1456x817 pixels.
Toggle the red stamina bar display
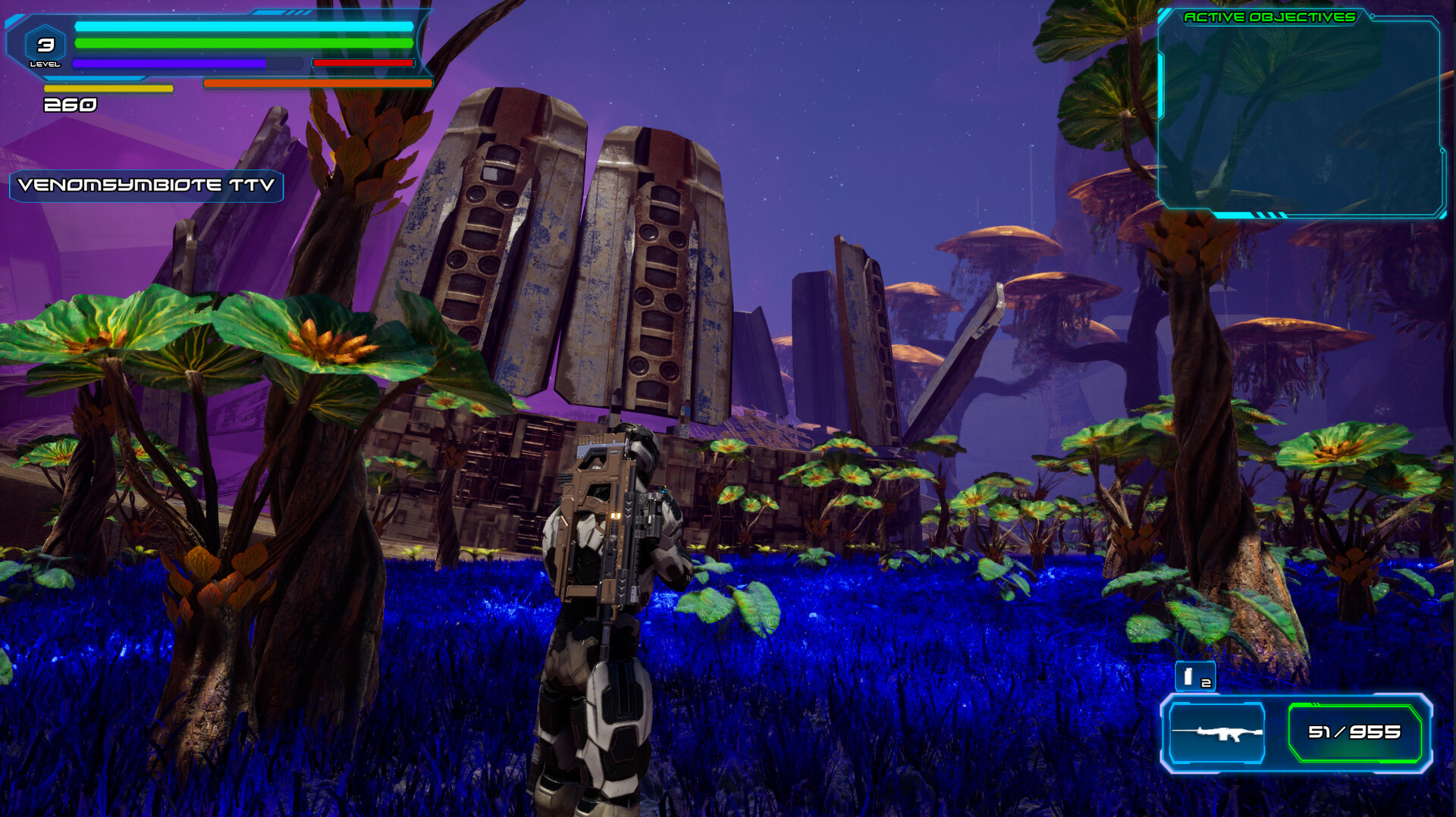pyautogui.click(x=362, y=63)
